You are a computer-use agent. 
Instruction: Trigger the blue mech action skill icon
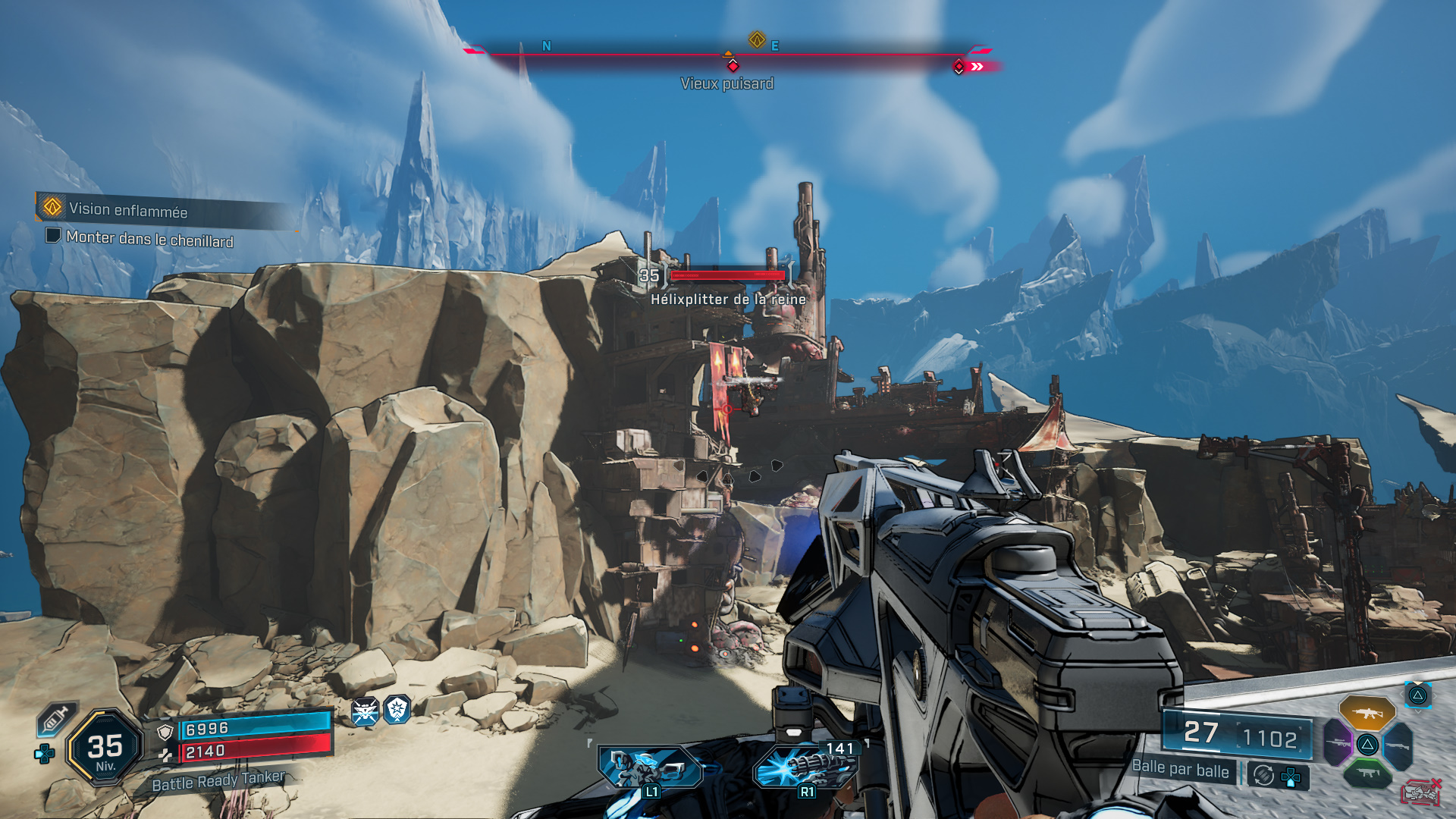648,767
